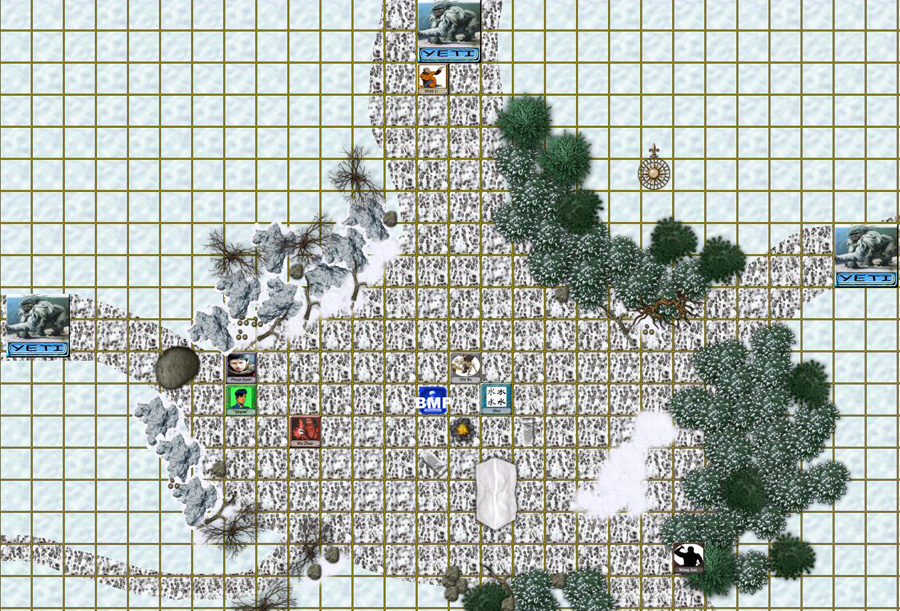Select the green-background character portrait token
The image size is (900, 611).
[x=241, y=399]
